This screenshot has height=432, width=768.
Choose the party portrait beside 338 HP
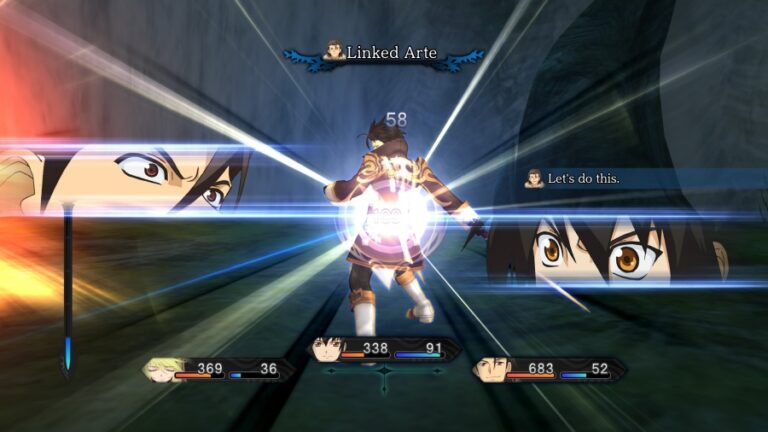pyautogui.click(x=324, y=349)
